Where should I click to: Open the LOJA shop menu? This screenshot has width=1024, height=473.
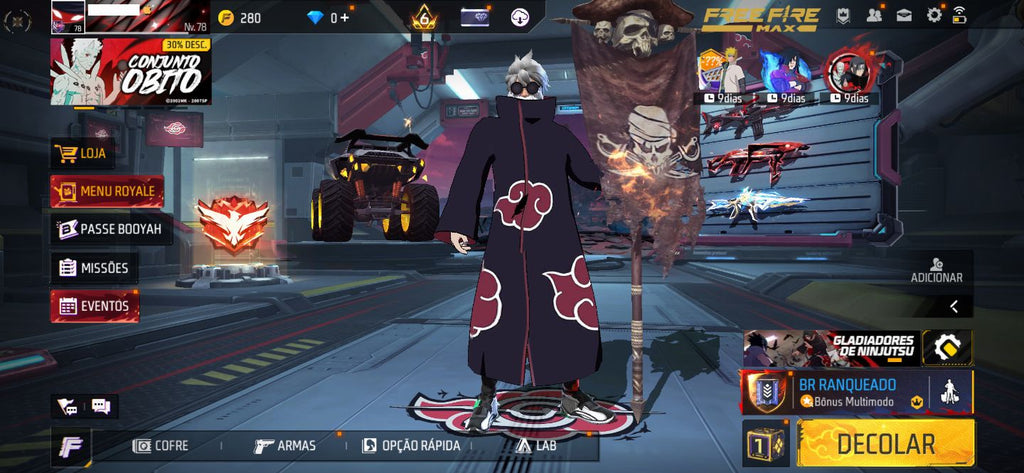[83, 154]
